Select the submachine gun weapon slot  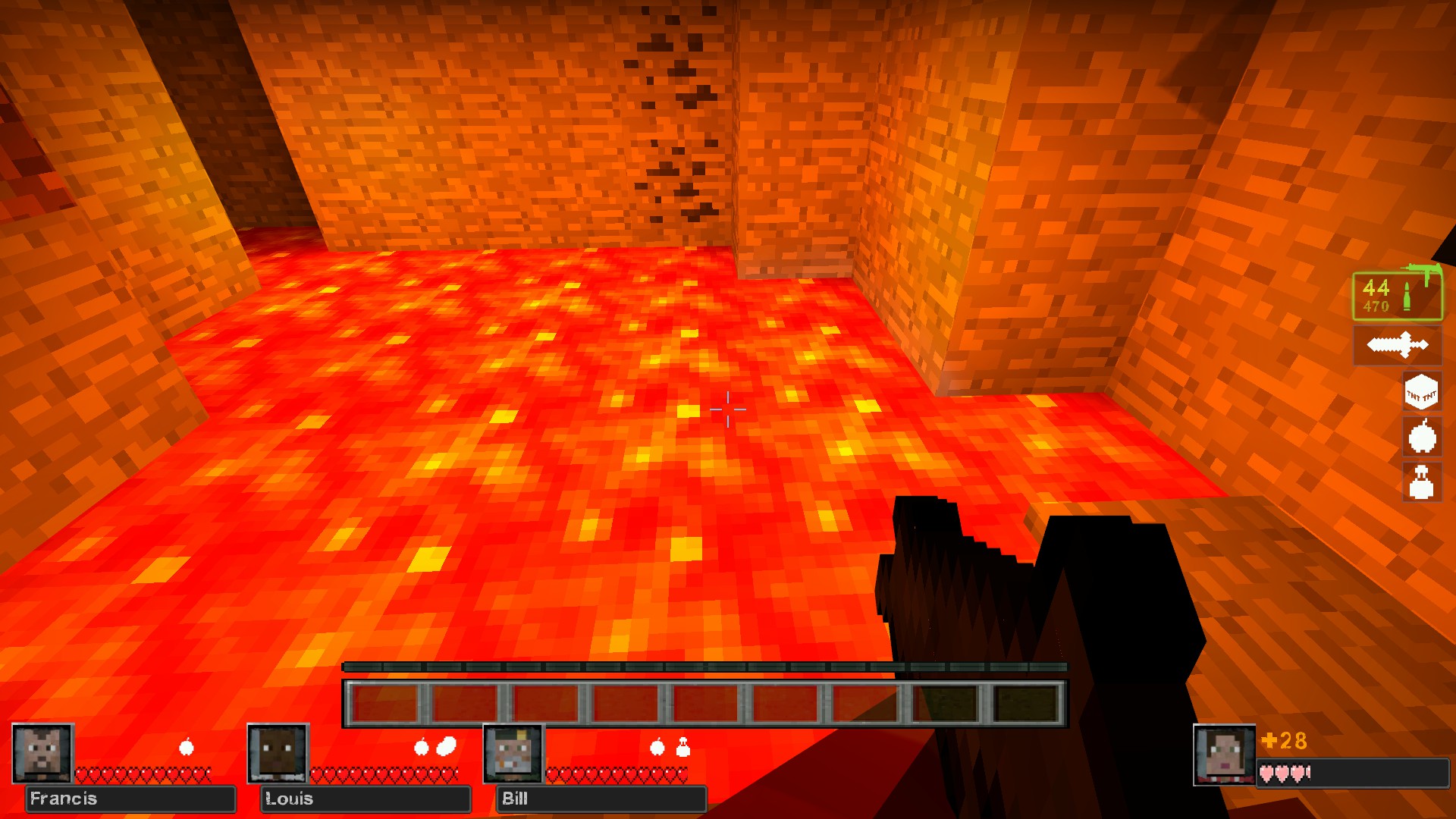(x=1398, y=296)
